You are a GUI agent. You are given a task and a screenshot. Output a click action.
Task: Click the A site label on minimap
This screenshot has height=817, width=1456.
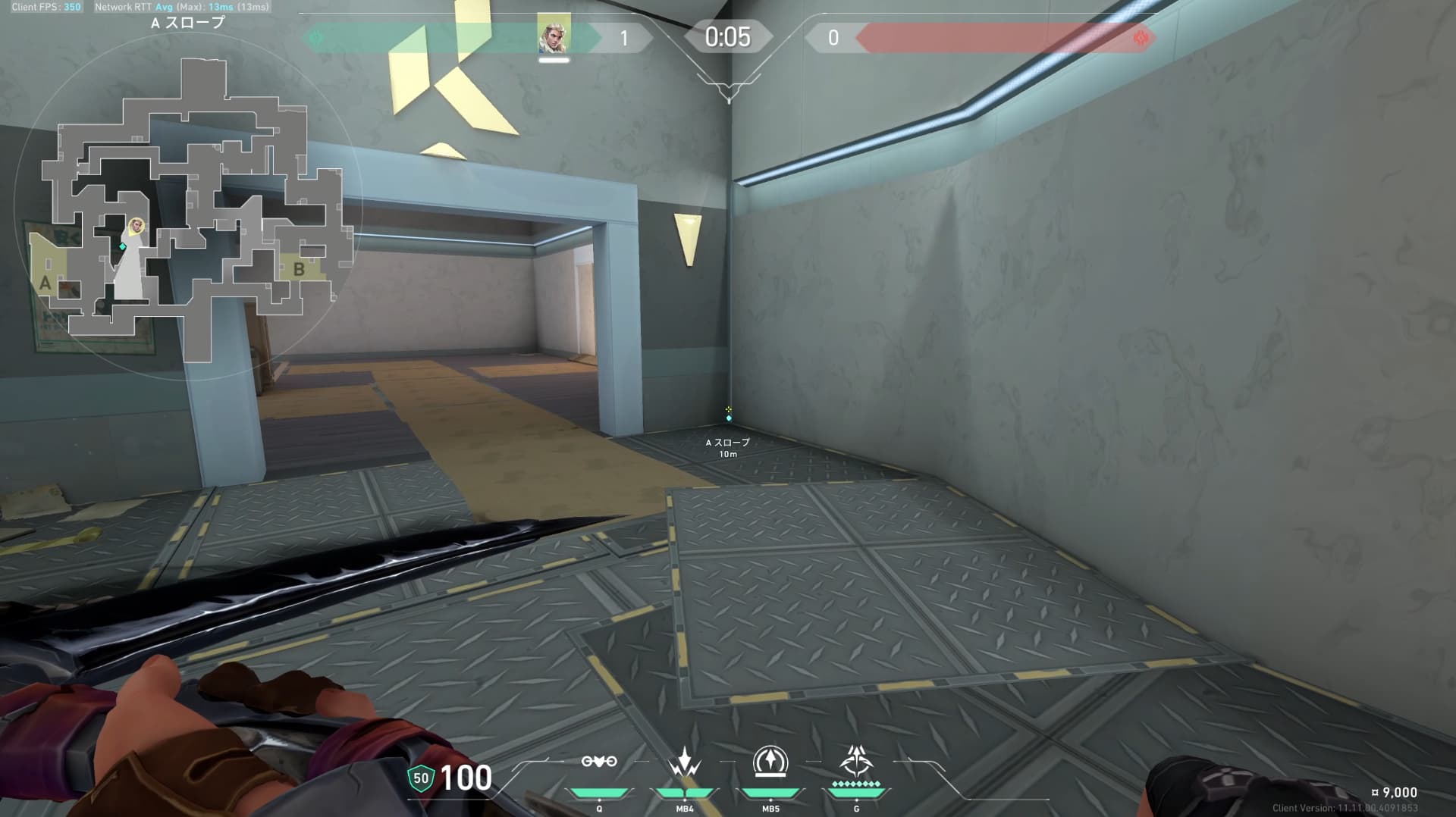pos(45,283)
